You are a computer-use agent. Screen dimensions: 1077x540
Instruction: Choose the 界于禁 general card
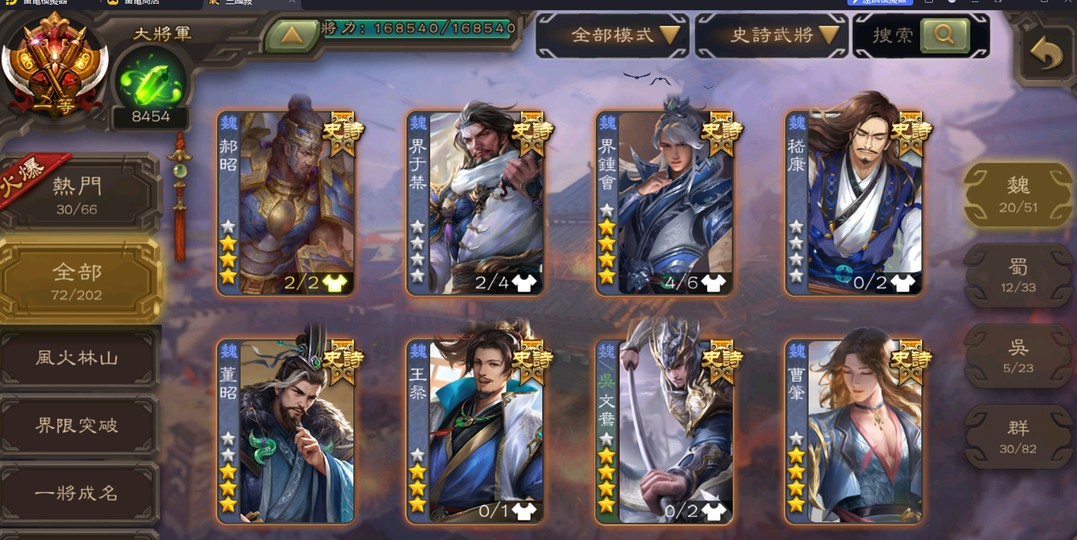pos(477,203)
